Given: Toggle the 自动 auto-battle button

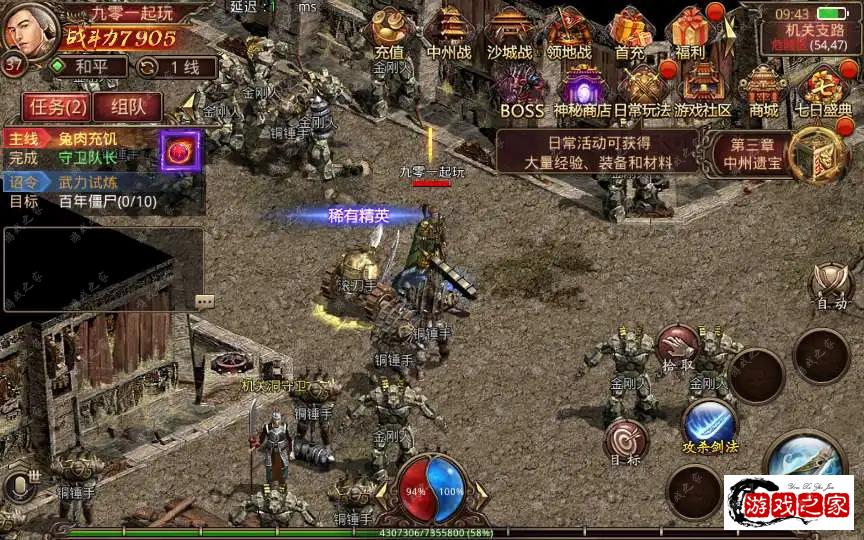Looking at the screenshot, I should click(830, 287).
